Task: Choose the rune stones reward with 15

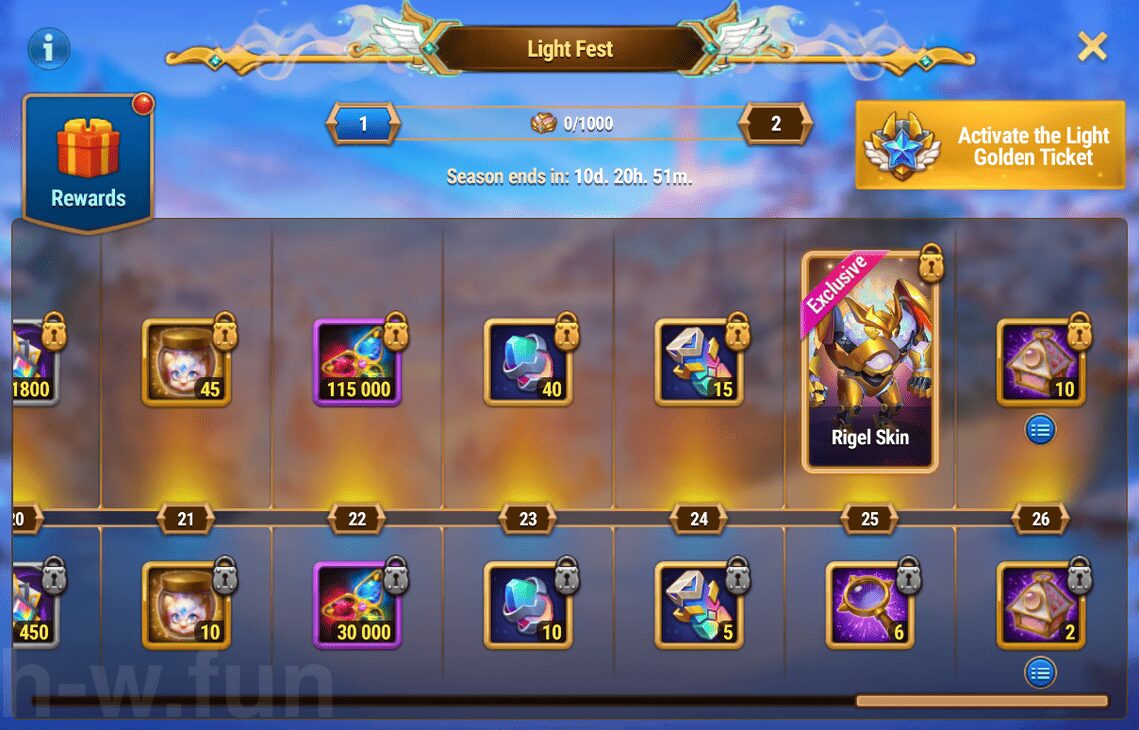Action: click(x=699, y=362)
